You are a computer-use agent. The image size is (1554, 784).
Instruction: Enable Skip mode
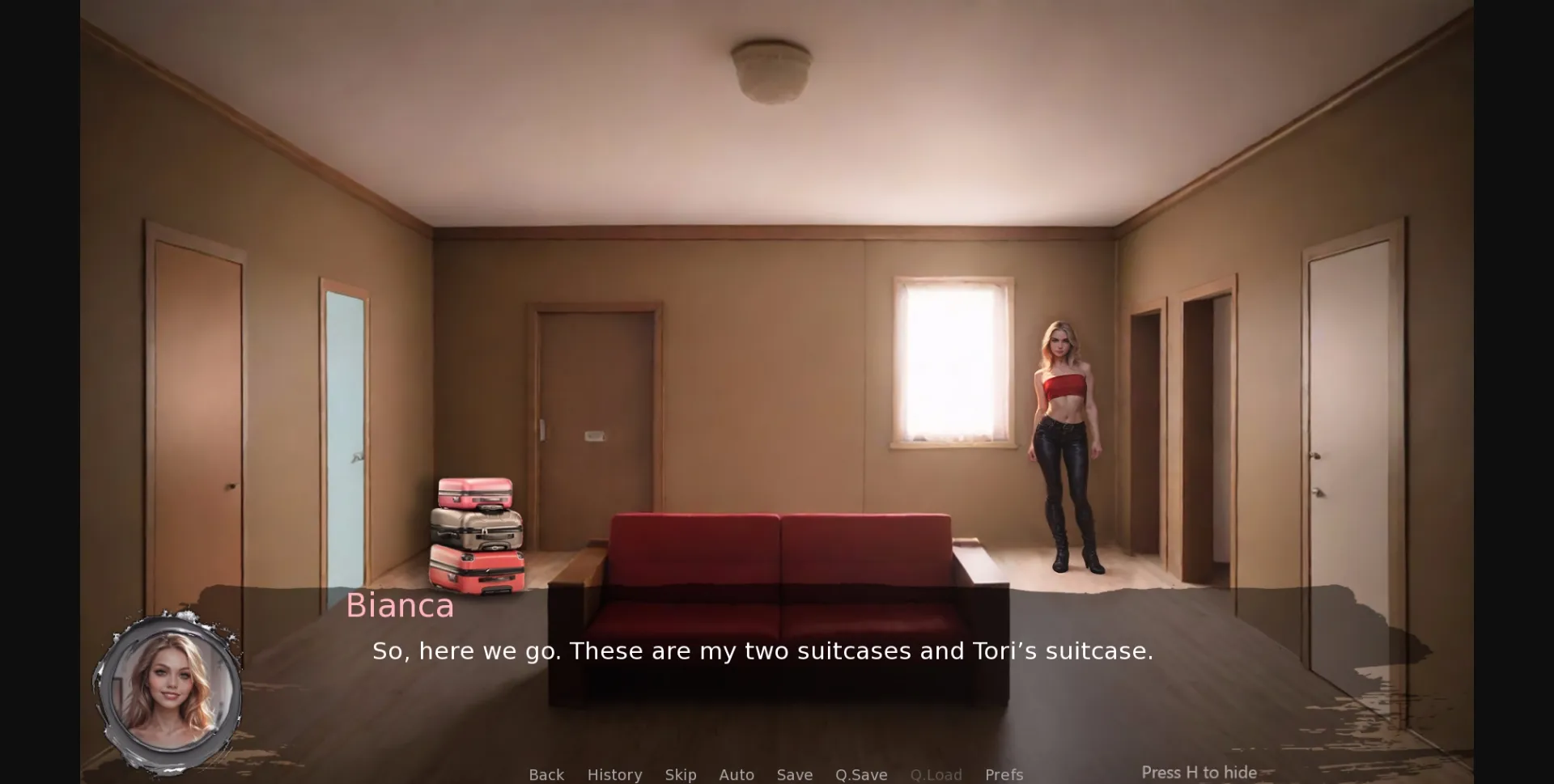[x=681, y=774]
